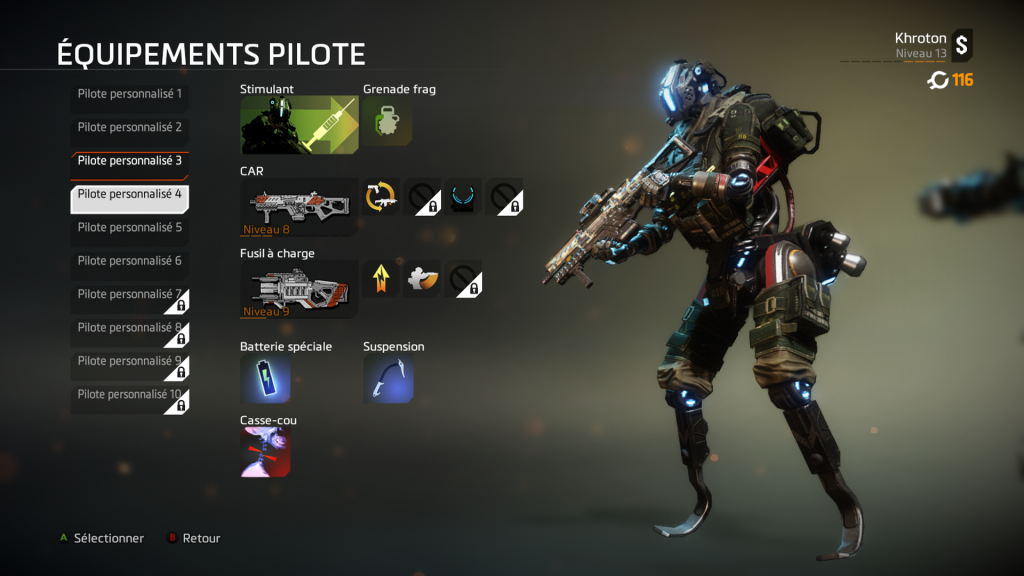Image resolution: width=1024 pixels, height=576 pixels.
Task: Open Pilote personnalisé 3 loadout
Action: [x=129, y=161]
